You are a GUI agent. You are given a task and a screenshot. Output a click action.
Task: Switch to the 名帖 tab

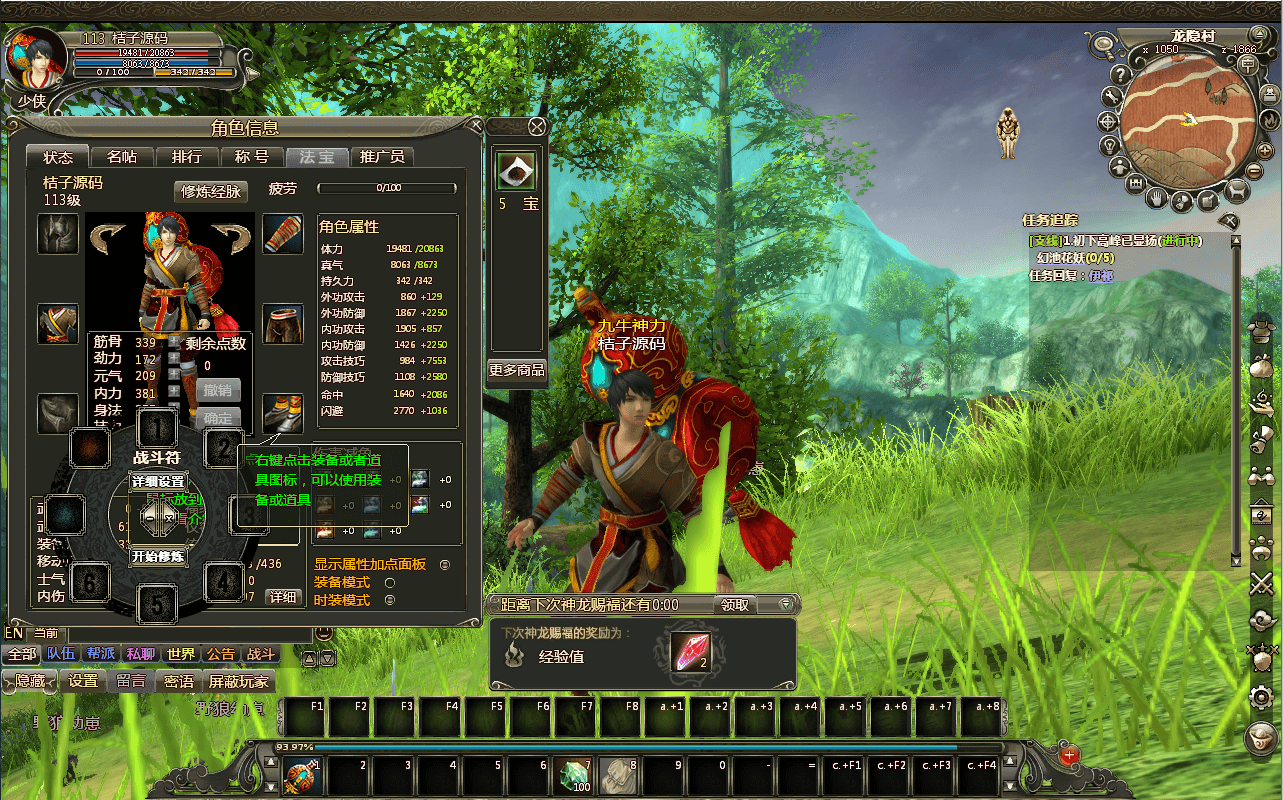(122, 157)
